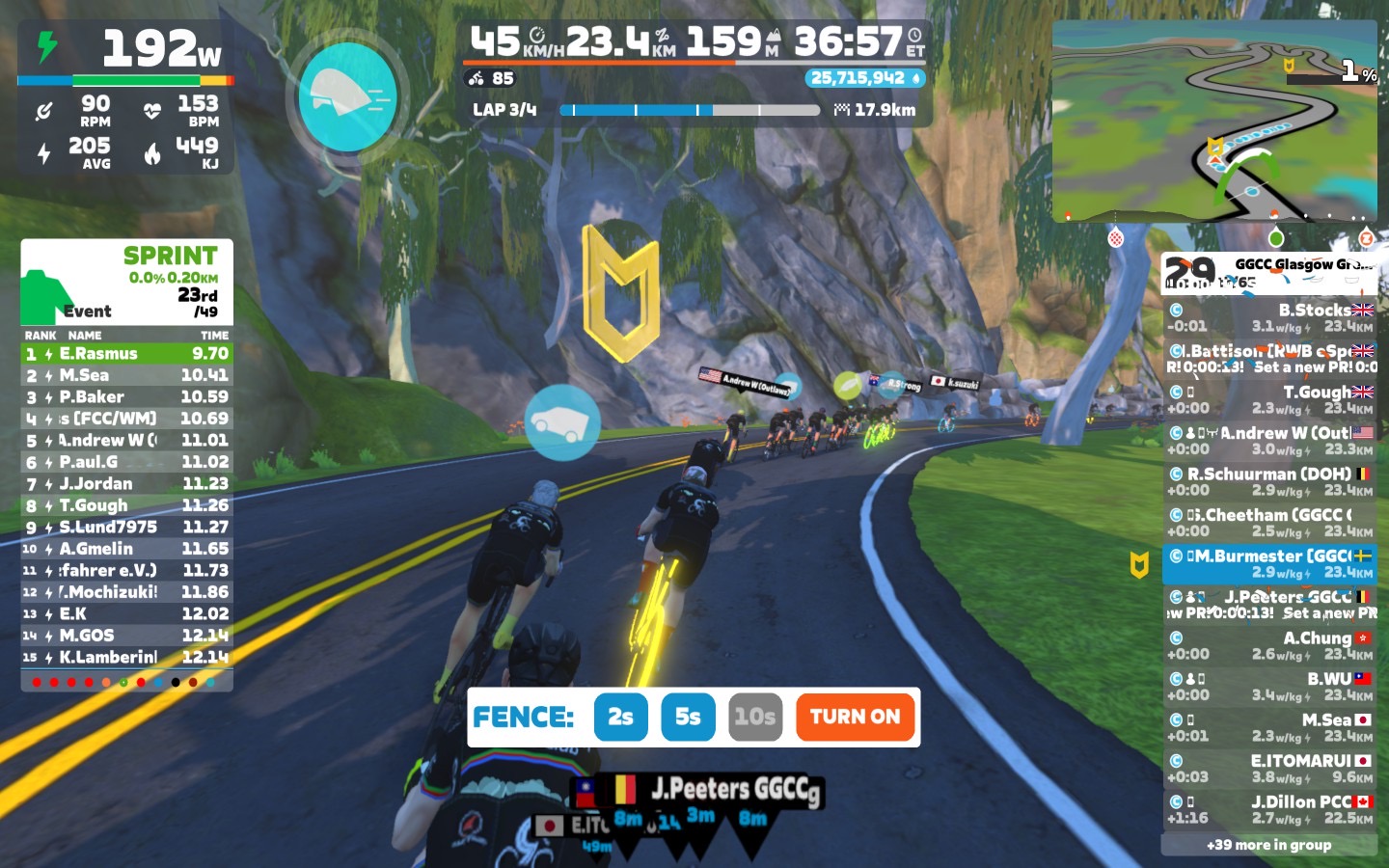Select E.ITOMARUI in the riders list

click(1268, 768)
